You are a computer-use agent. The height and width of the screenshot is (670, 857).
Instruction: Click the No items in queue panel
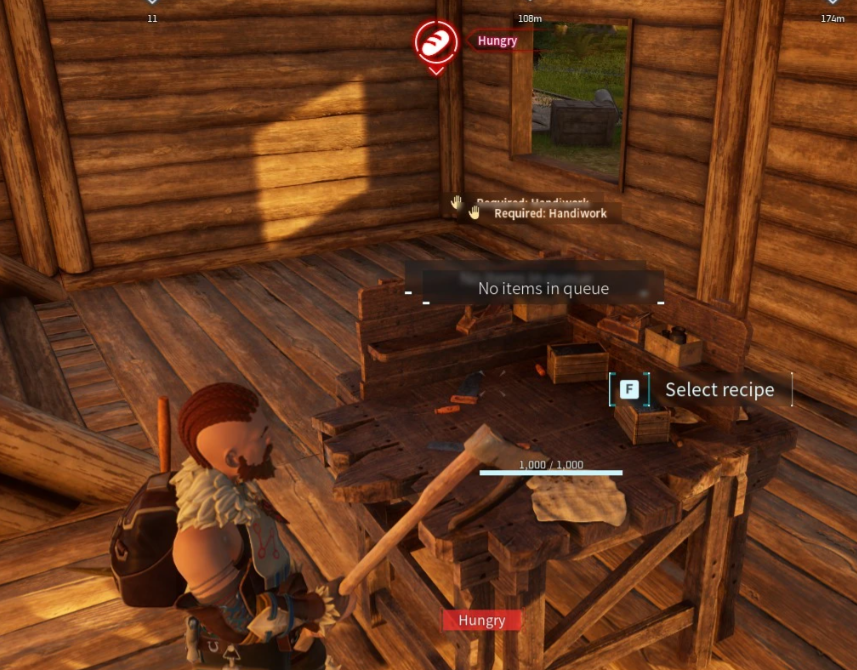542,288
